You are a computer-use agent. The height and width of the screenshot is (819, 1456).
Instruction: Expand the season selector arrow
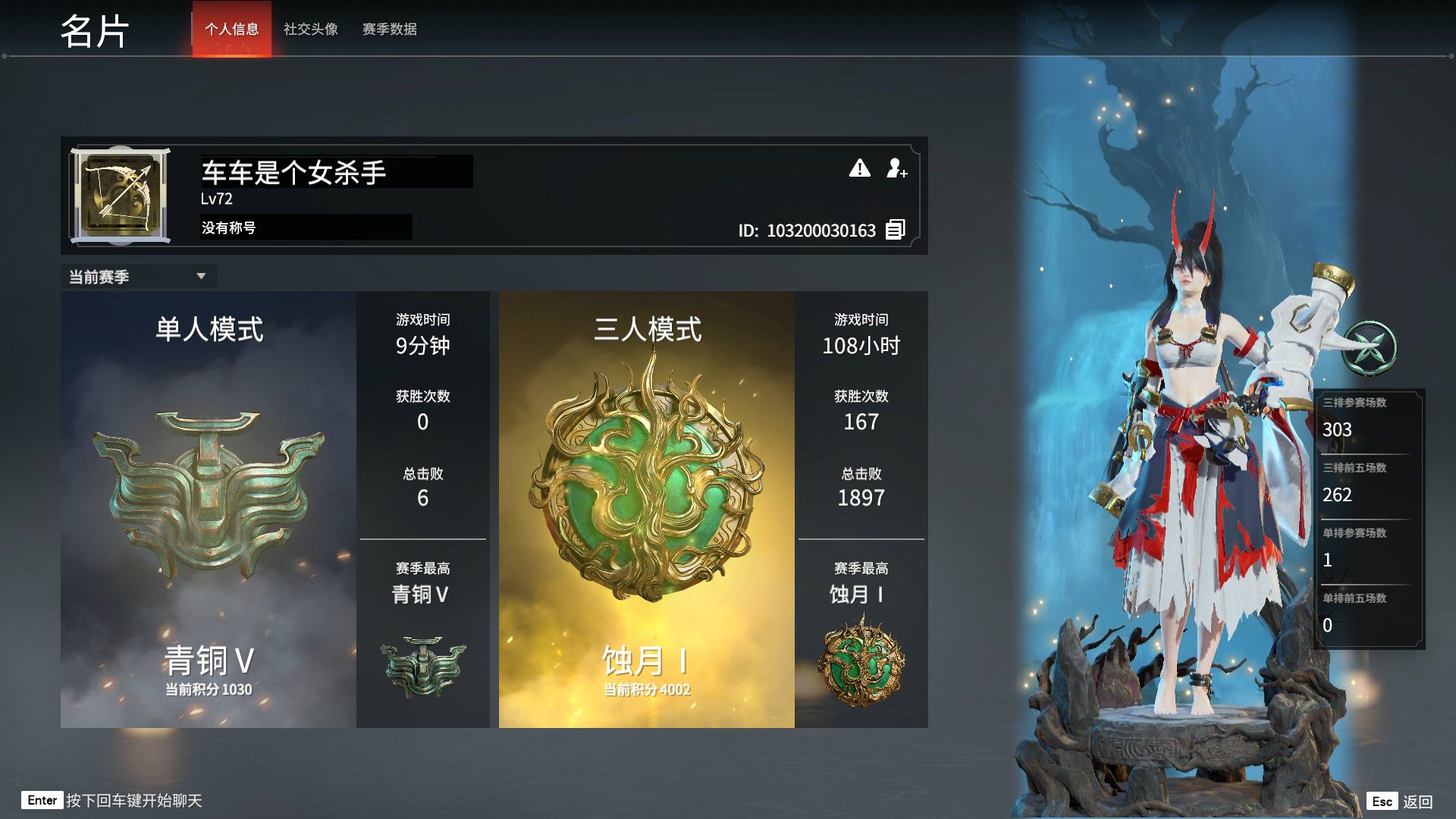click(x=202, y=276)
